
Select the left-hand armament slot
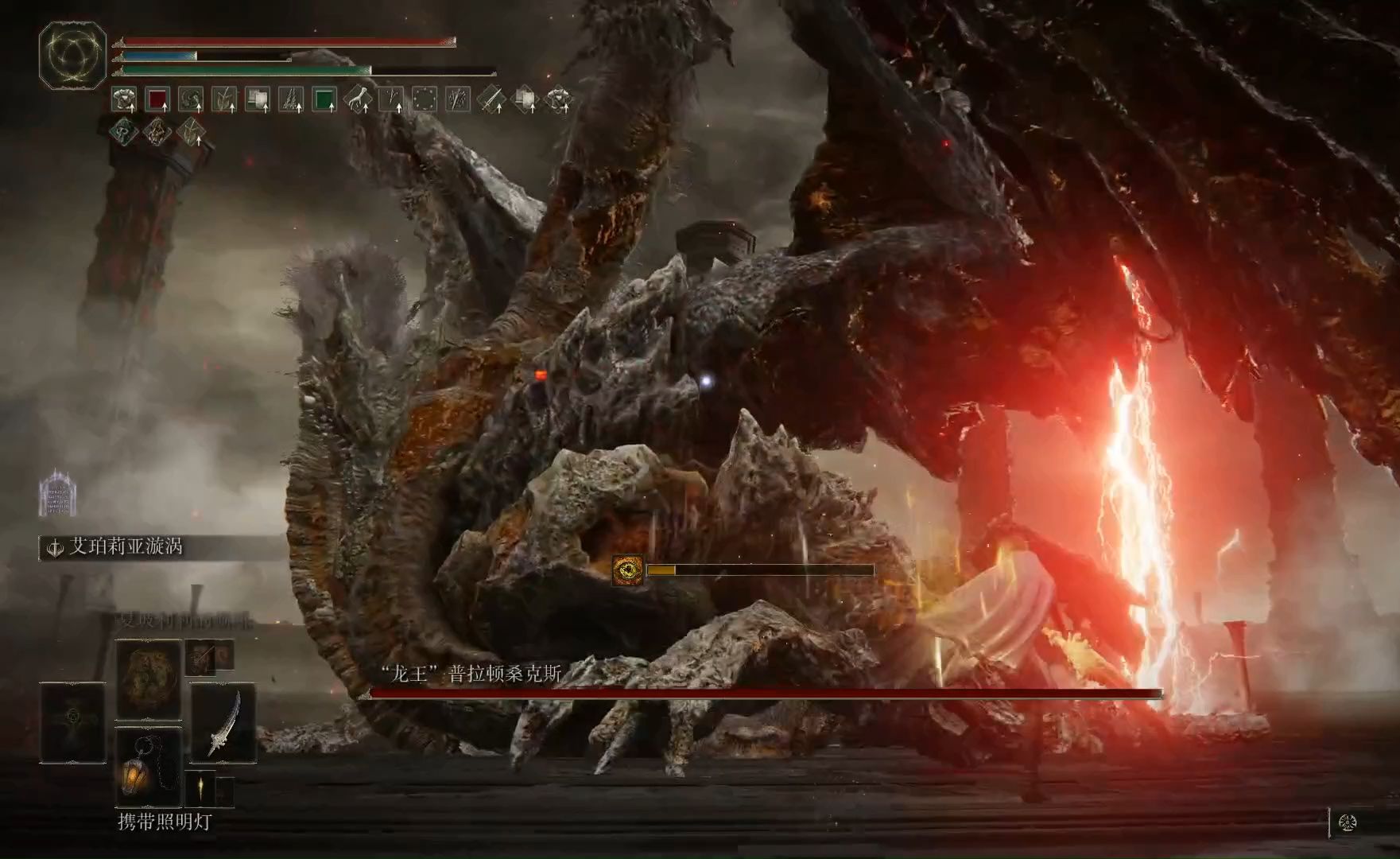pyautogui.click(x=72, y=722)
